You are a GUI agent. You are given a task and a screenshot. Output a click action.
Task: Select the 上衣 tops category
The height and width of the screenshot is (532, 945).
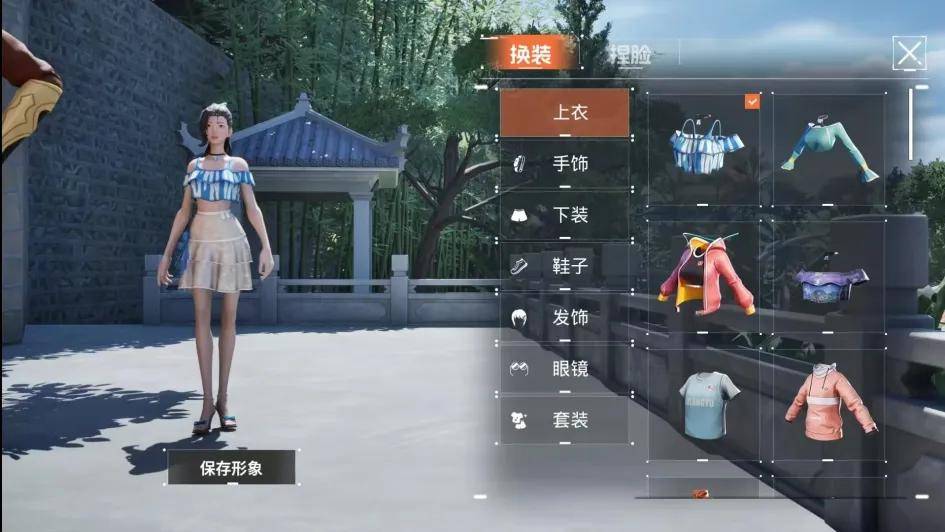tap(565, 112)
